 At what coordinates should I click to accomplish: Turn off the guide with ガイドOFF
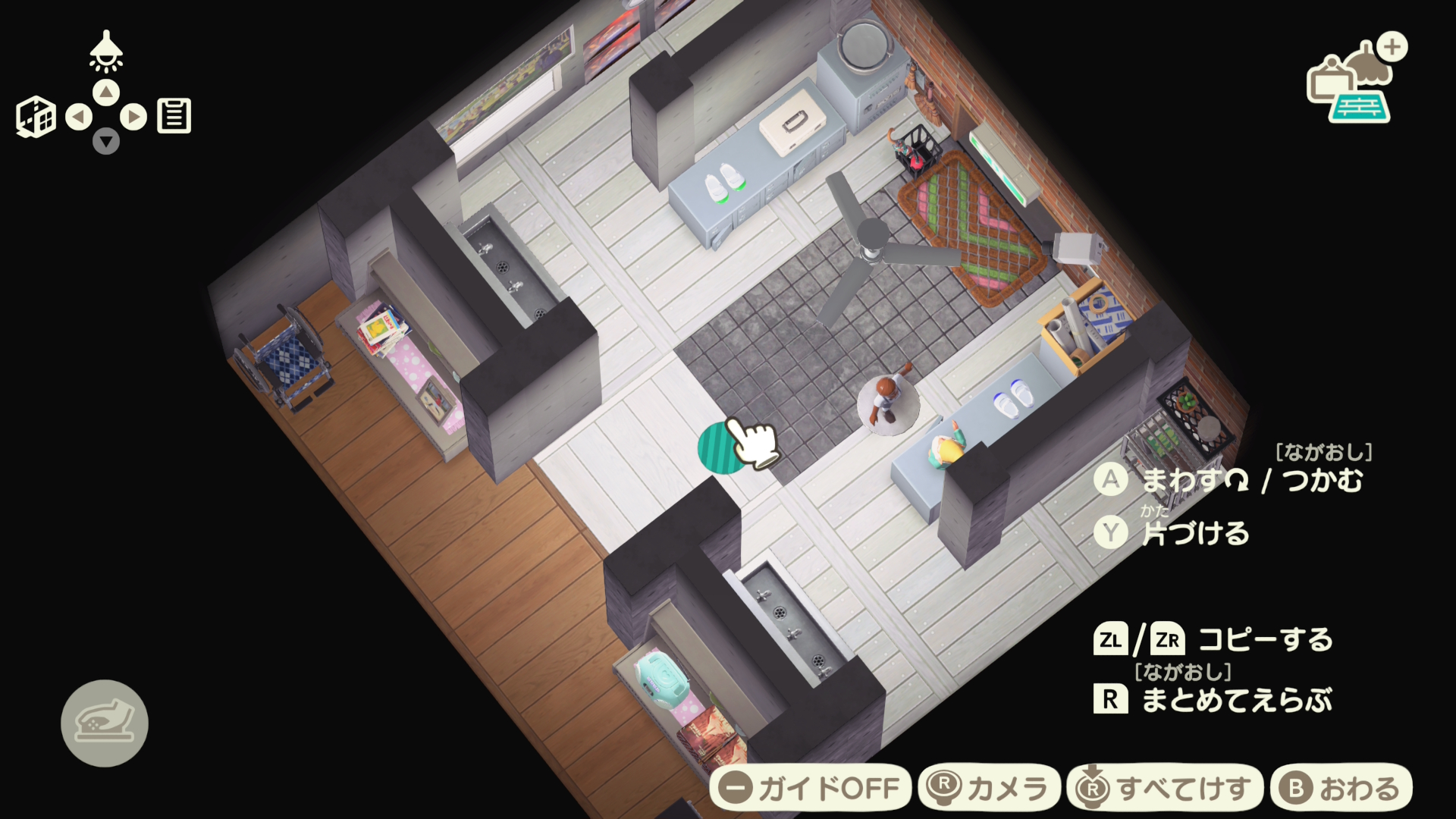point(810,788)
